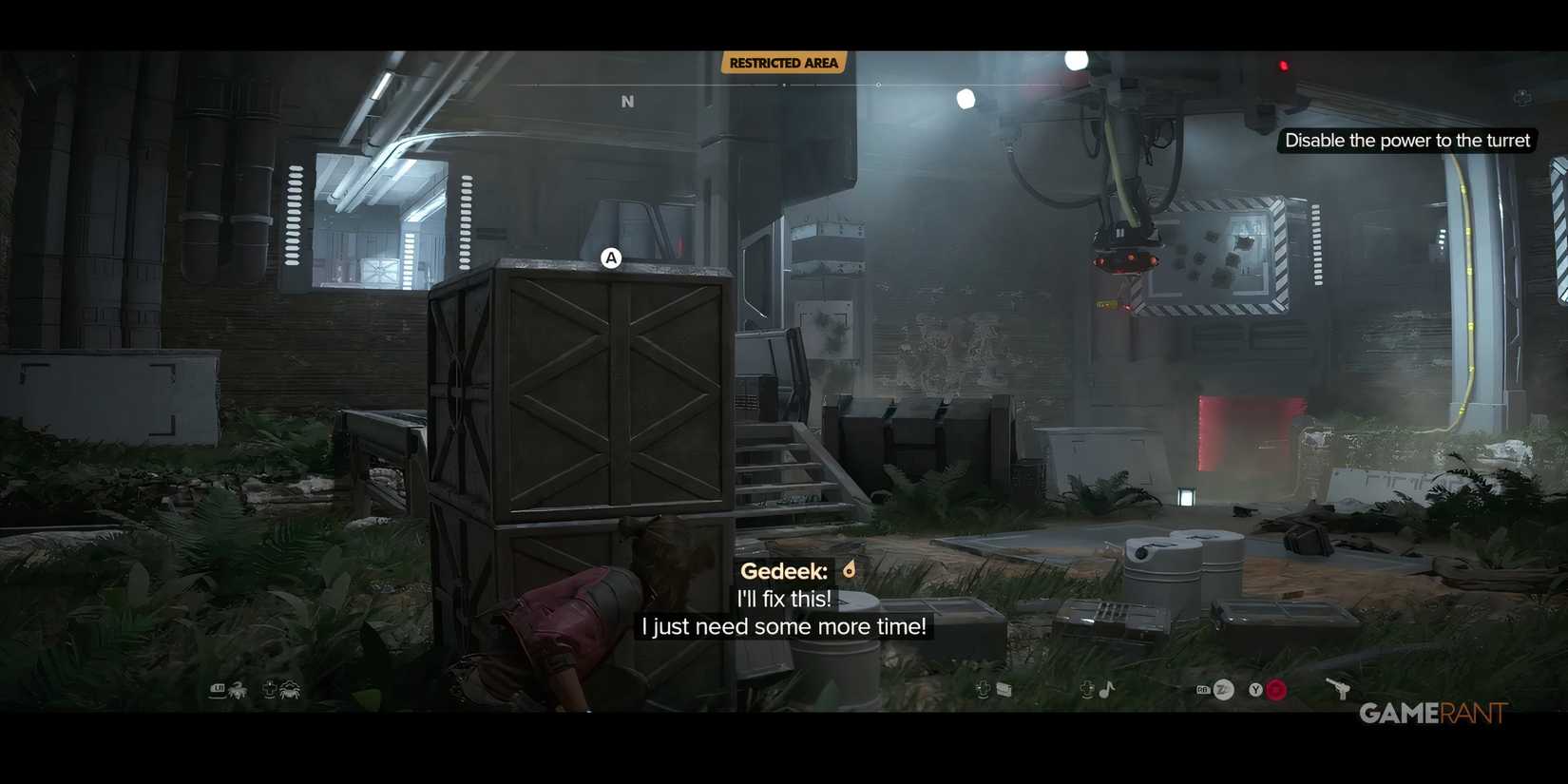Click the LB button prompt icon
Viewport: 1568px width, 784px height.
point(217,689)
